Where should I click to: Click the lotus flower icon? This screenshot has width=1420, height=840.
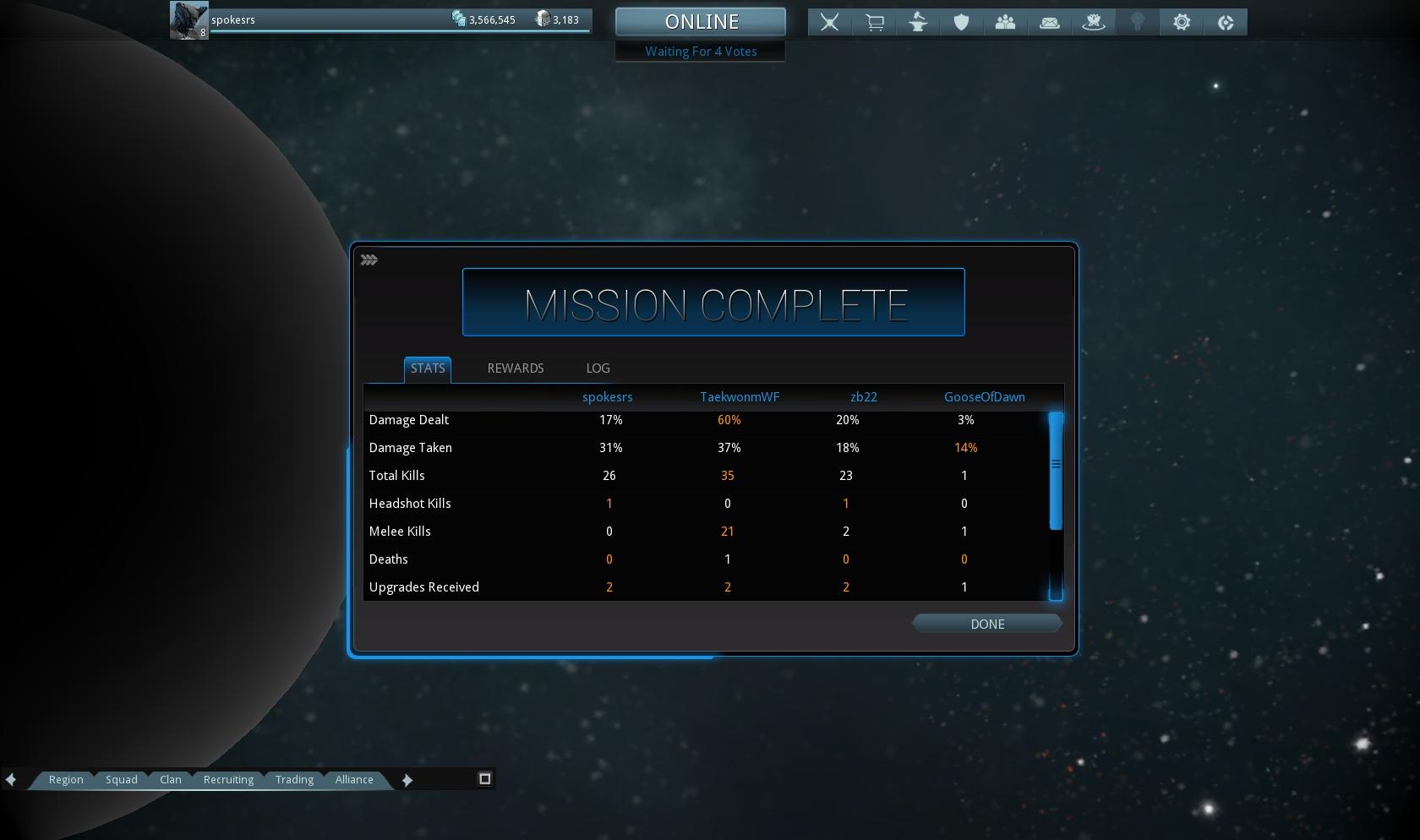tap(1094, 23)
